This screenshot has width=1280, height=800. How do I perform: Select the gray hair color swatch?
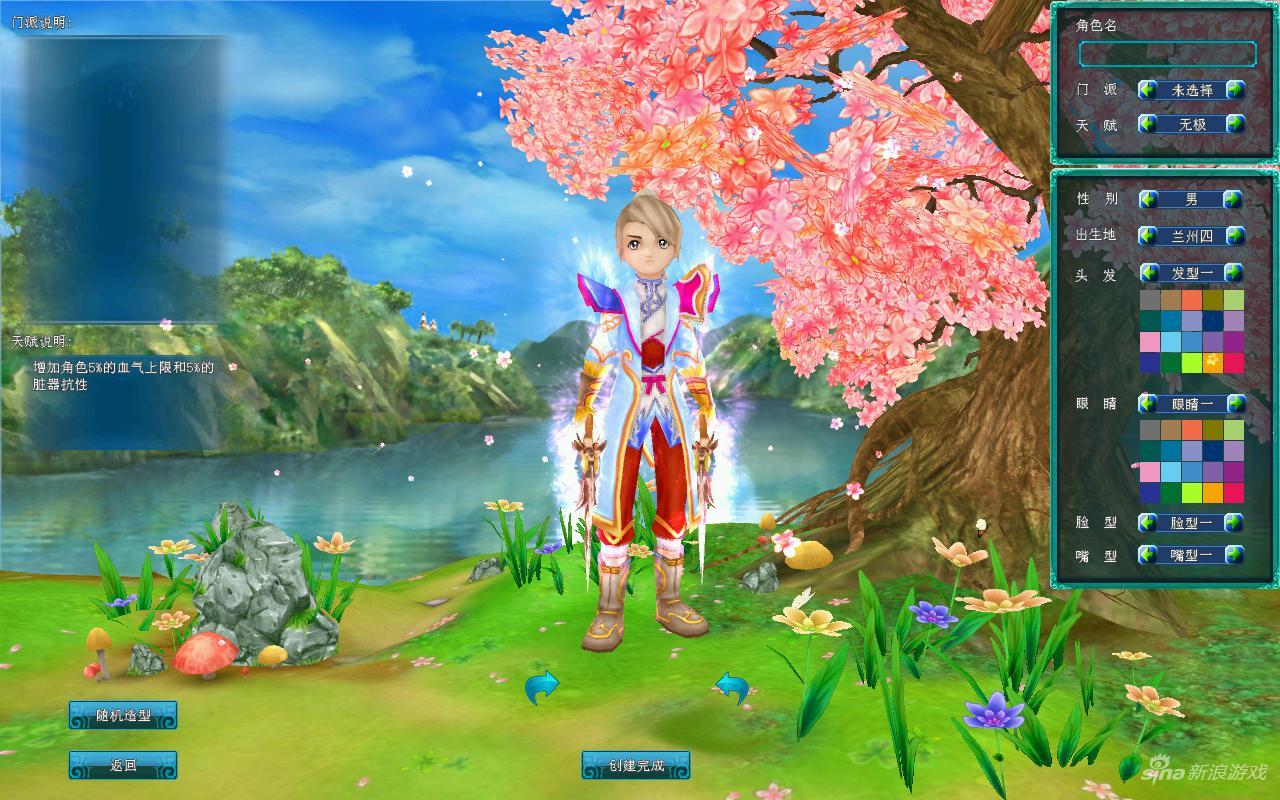[x=1150, y=300]
